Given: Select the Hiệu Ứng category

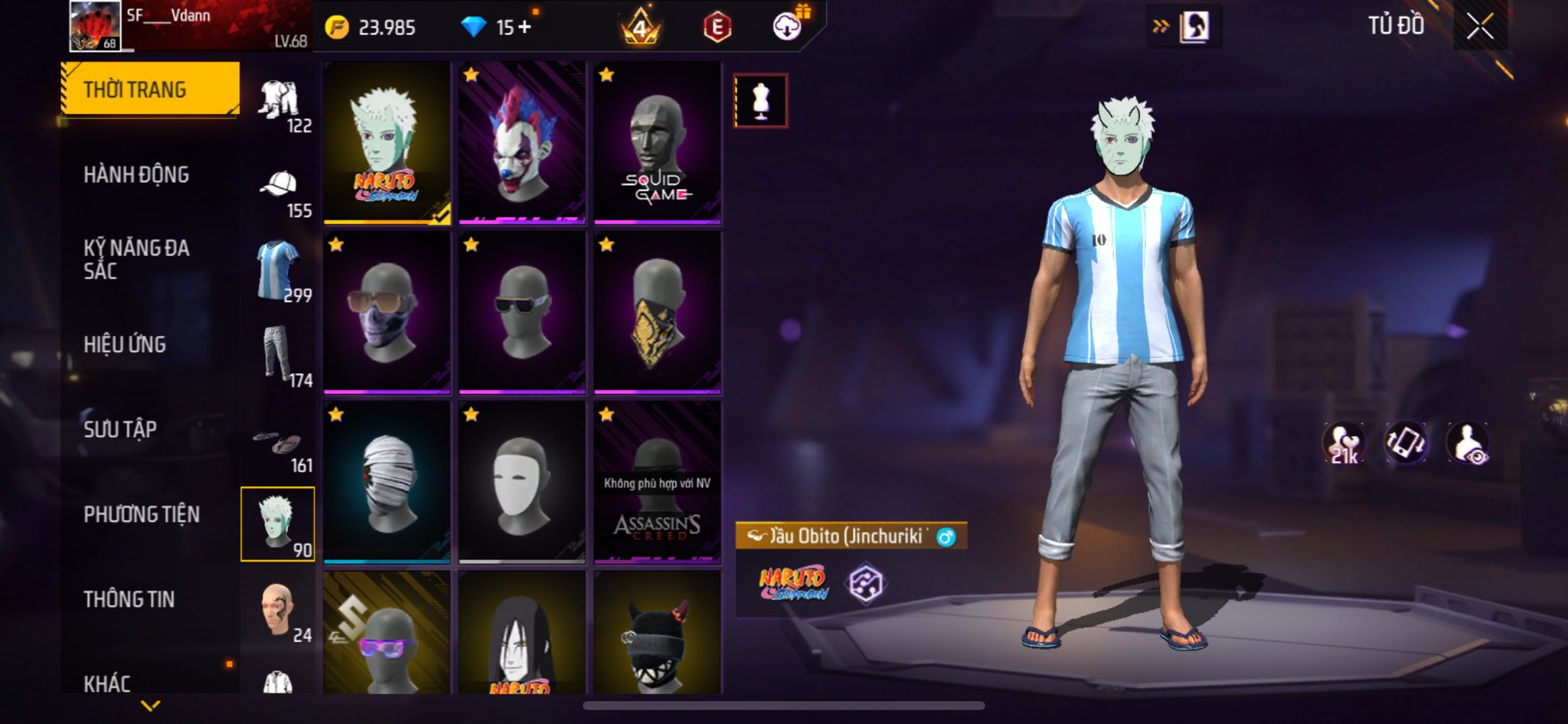Looking at the screenshot, I should point(125,345).
